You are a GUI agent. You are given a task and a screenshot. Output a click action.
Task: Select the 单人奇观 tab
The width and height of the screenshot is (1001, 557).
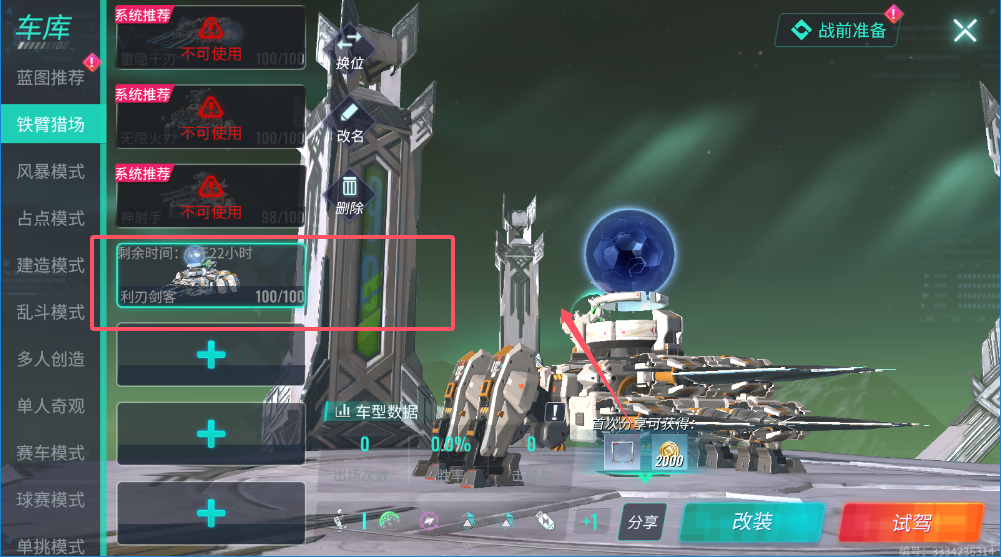pos(50,406)
